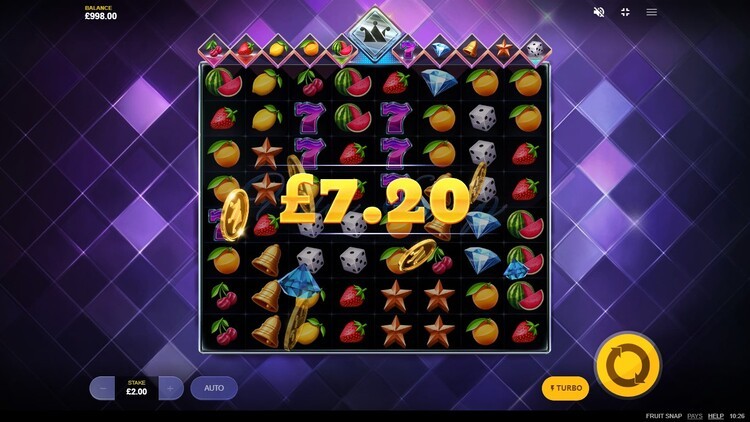Open the Help link
750x422 pixels.
pos(716,415)
